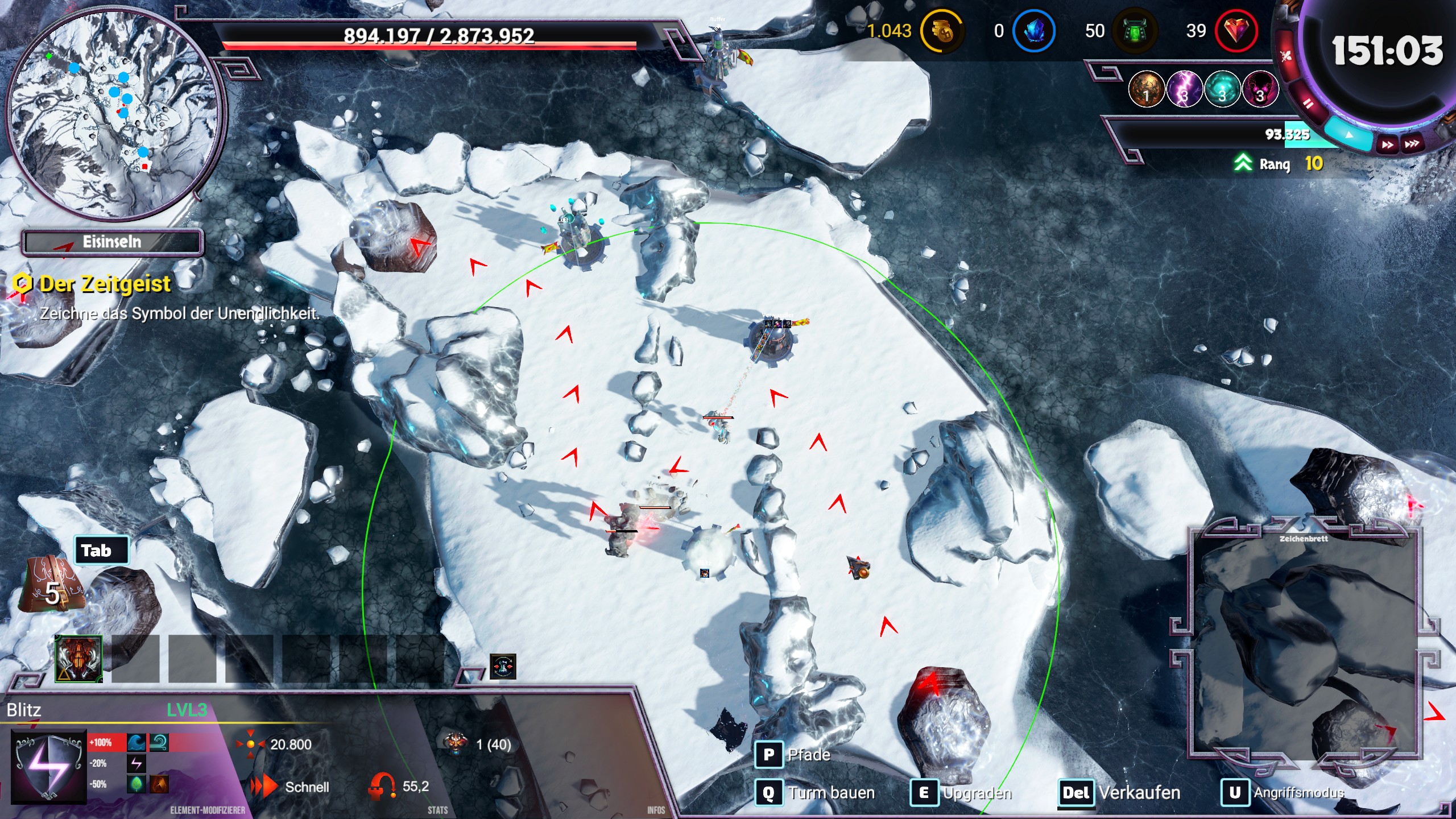Screen dimensions: 1456x819
Task: Click the gold coins resource icon
Action: click(941, 31)
